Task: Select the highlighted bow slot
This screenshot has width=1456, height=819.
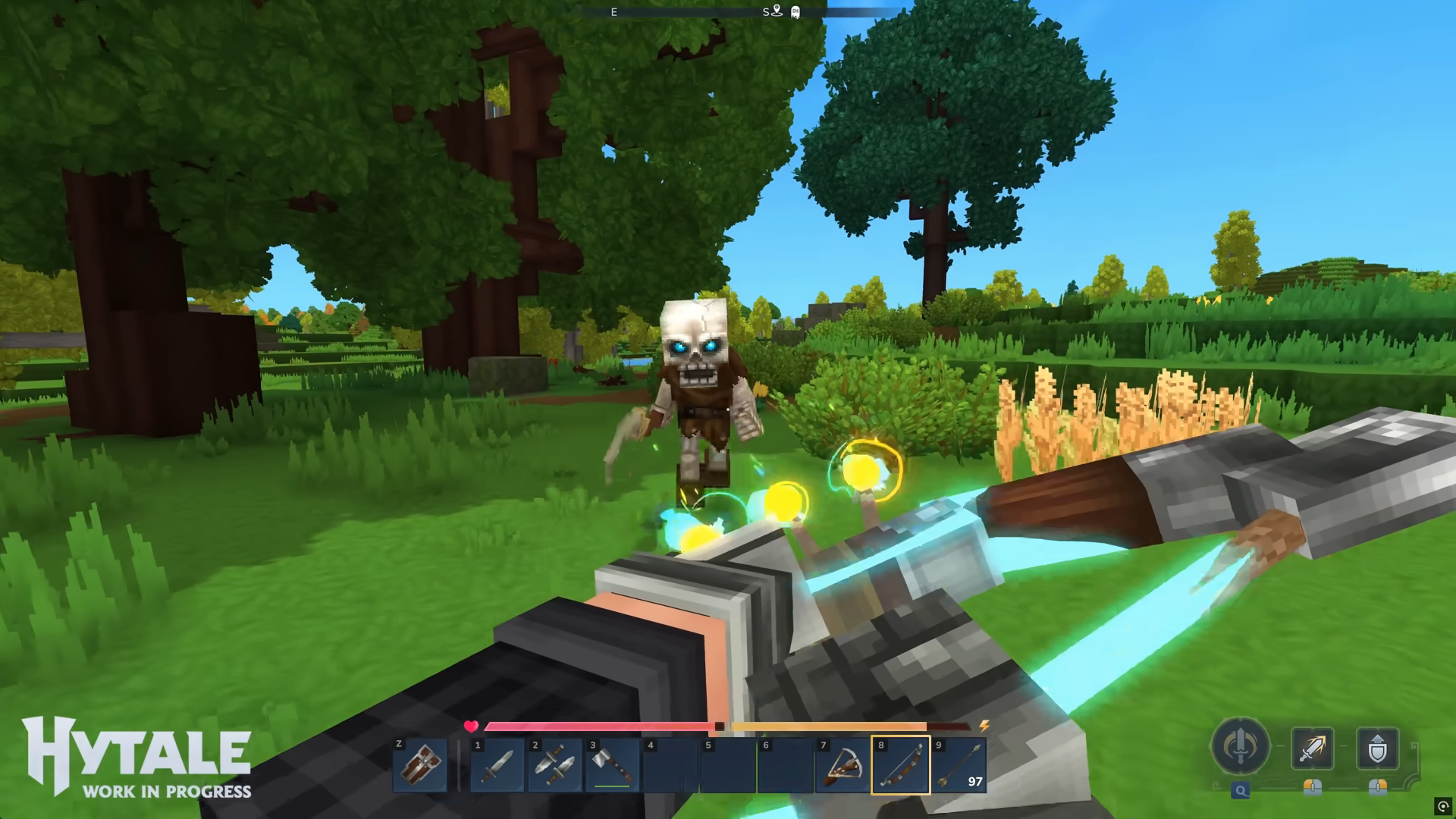Action: point(901,765)
